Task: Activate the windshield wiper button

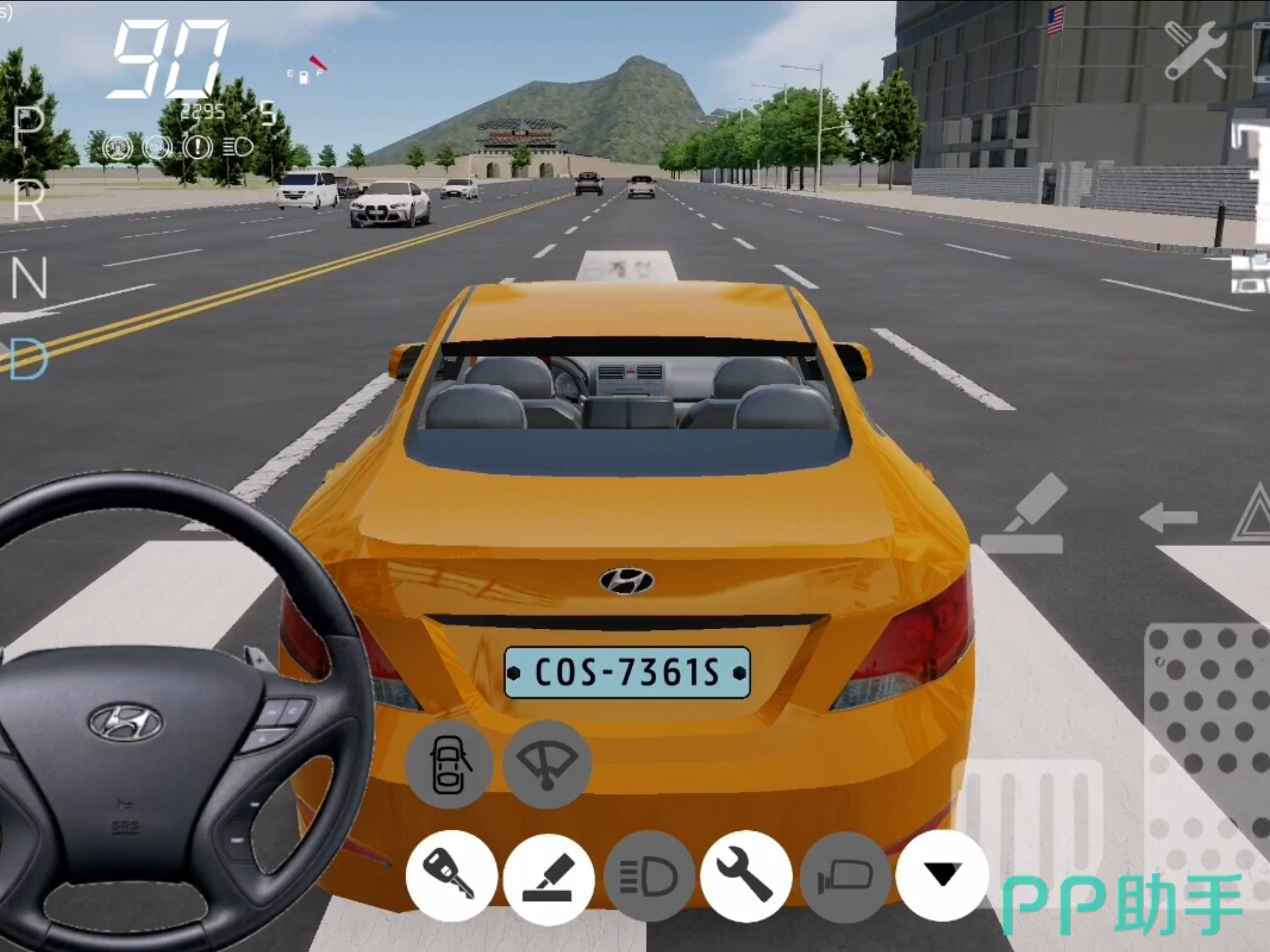Action: click(547, 765)
